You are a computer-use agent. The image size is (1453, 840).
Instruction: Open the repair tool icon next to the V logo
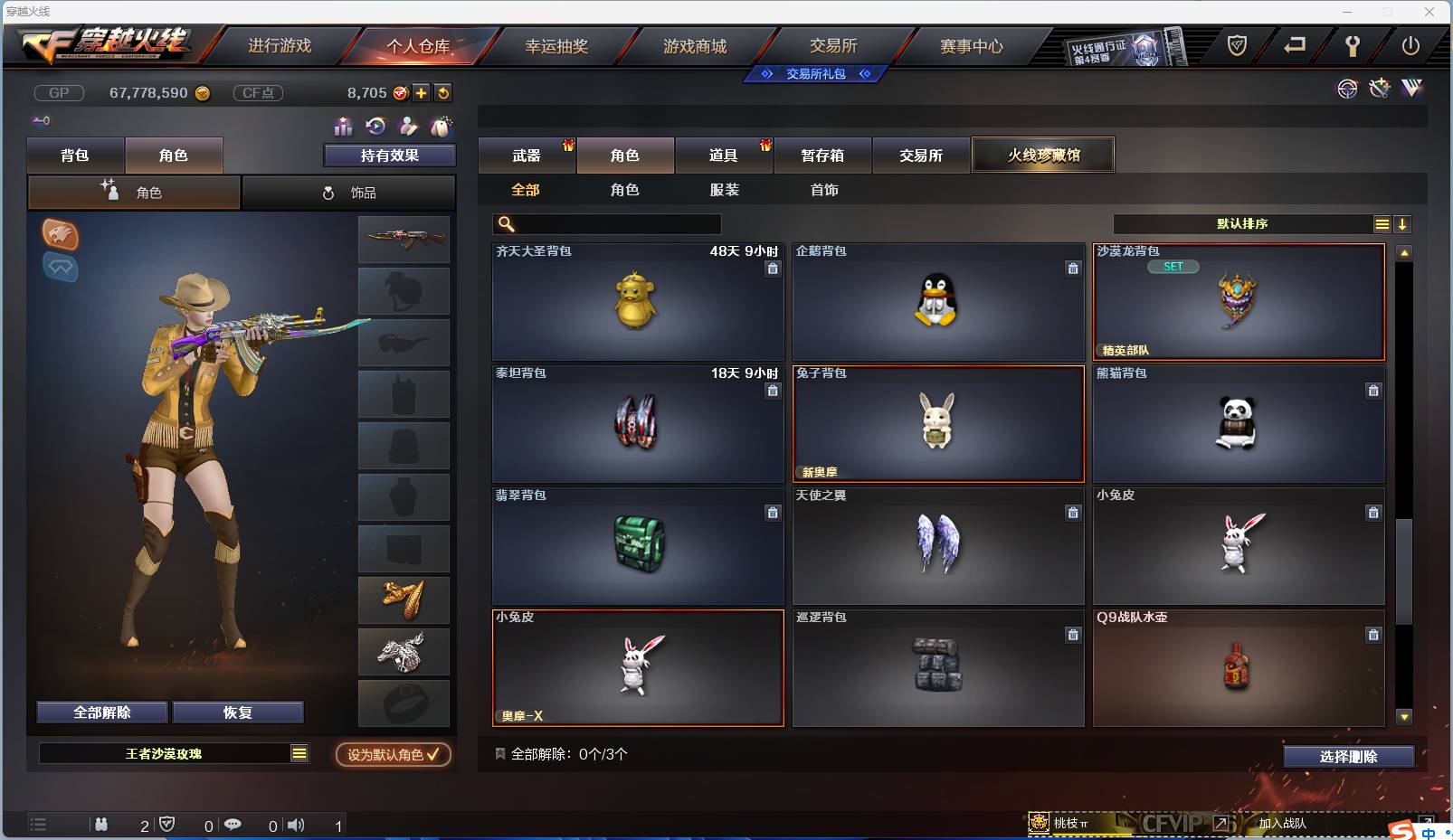pyautogui.click(x=1379, y=89)
